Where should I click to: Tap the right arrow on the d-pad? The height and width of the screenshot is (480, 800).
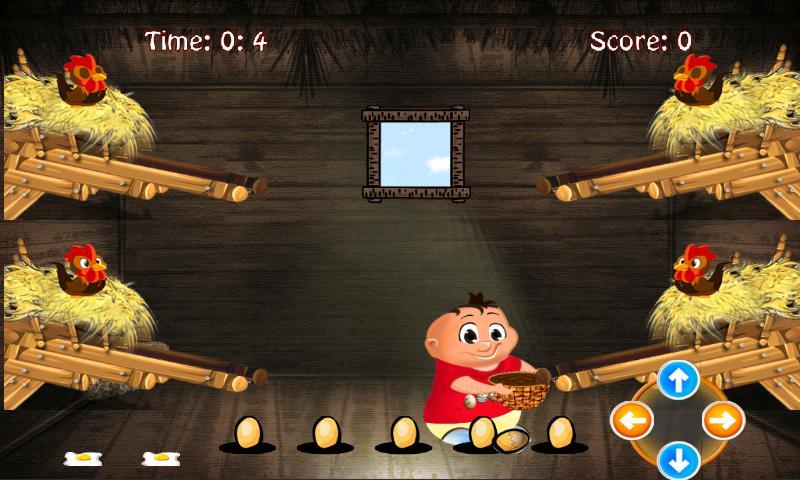(723, 421)
